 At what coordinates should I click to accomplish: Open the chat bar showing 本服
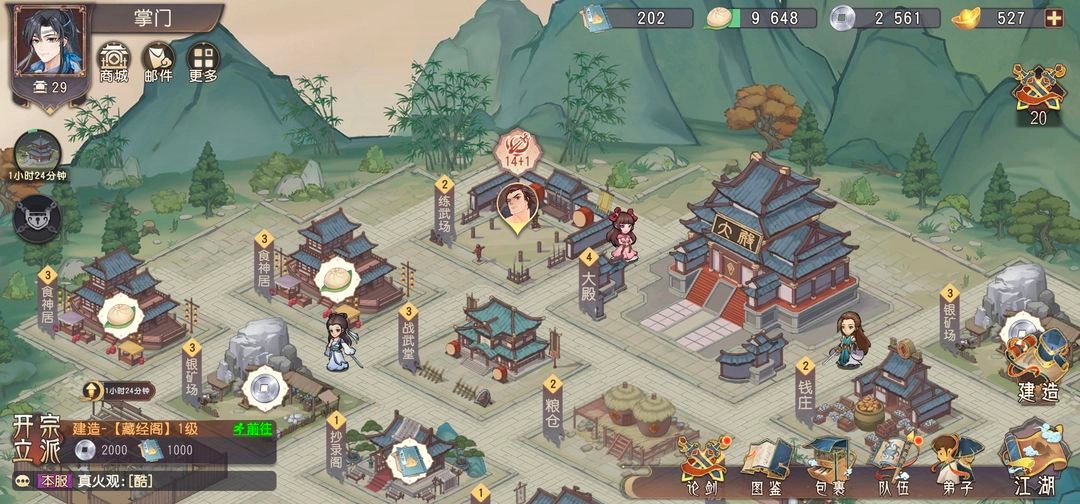click(140, 481)
